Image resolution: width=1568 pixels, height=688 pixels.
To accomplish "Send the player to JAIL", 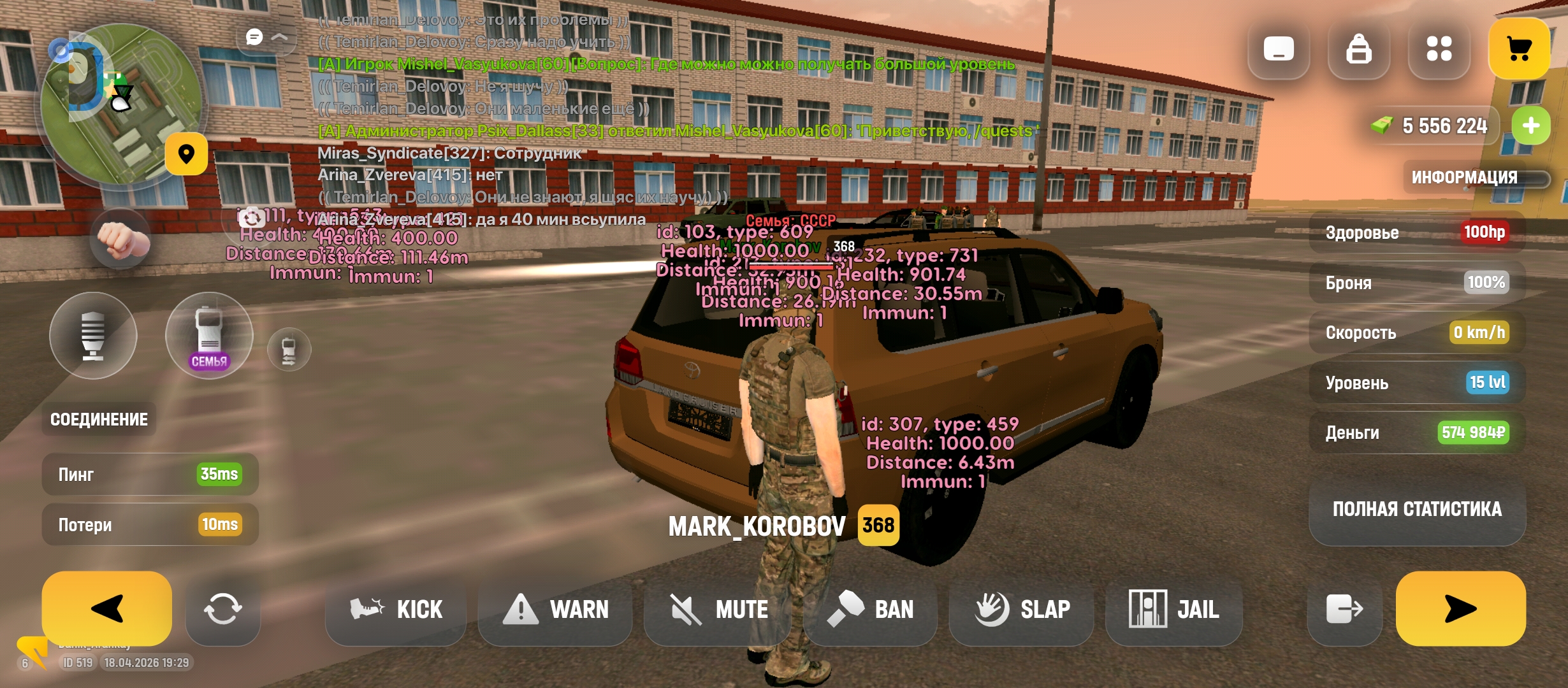I will pyautogui.click(x=1174, y=610).
